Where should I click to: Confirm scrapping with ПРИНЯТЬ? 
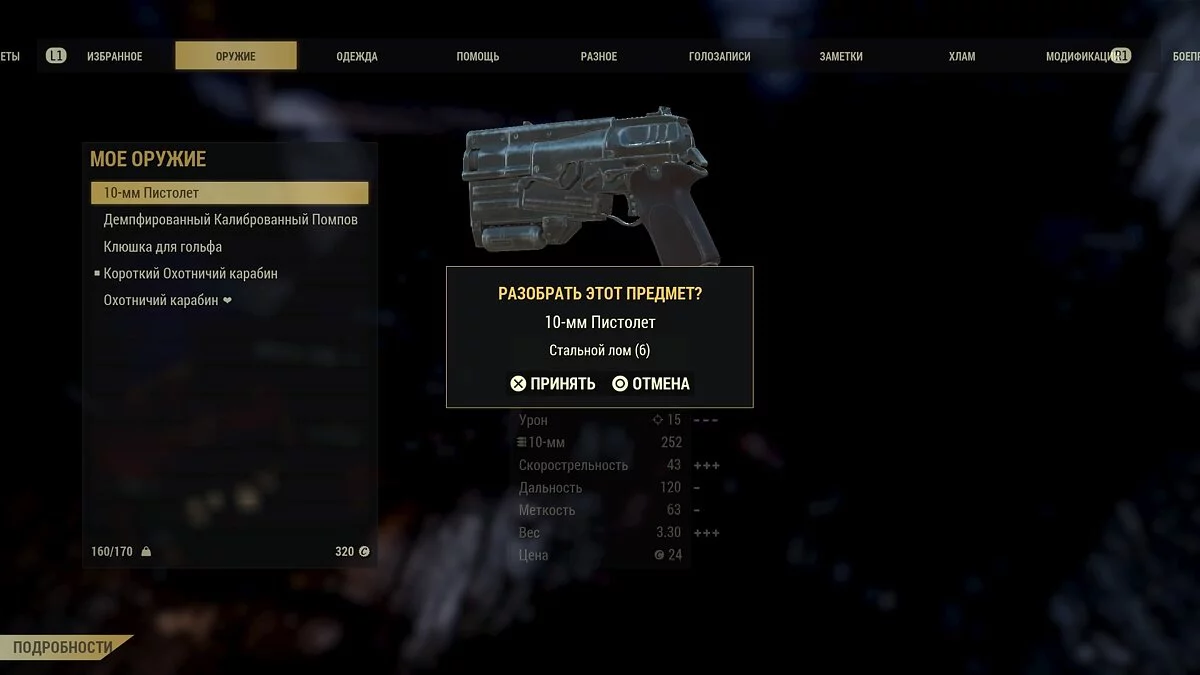click(553, 384)
